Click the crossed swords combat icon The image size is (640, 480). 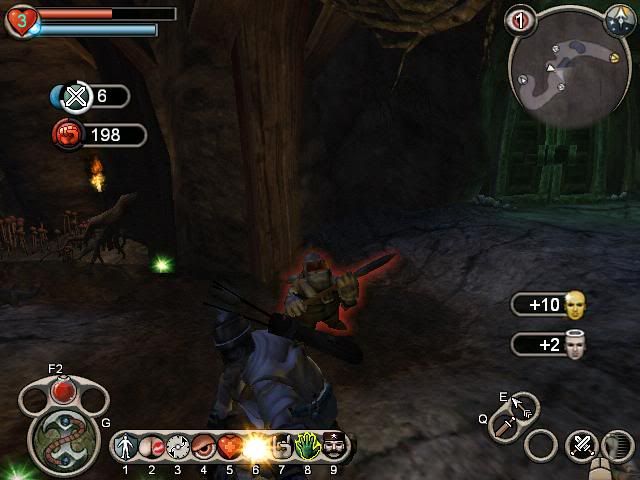581,445
